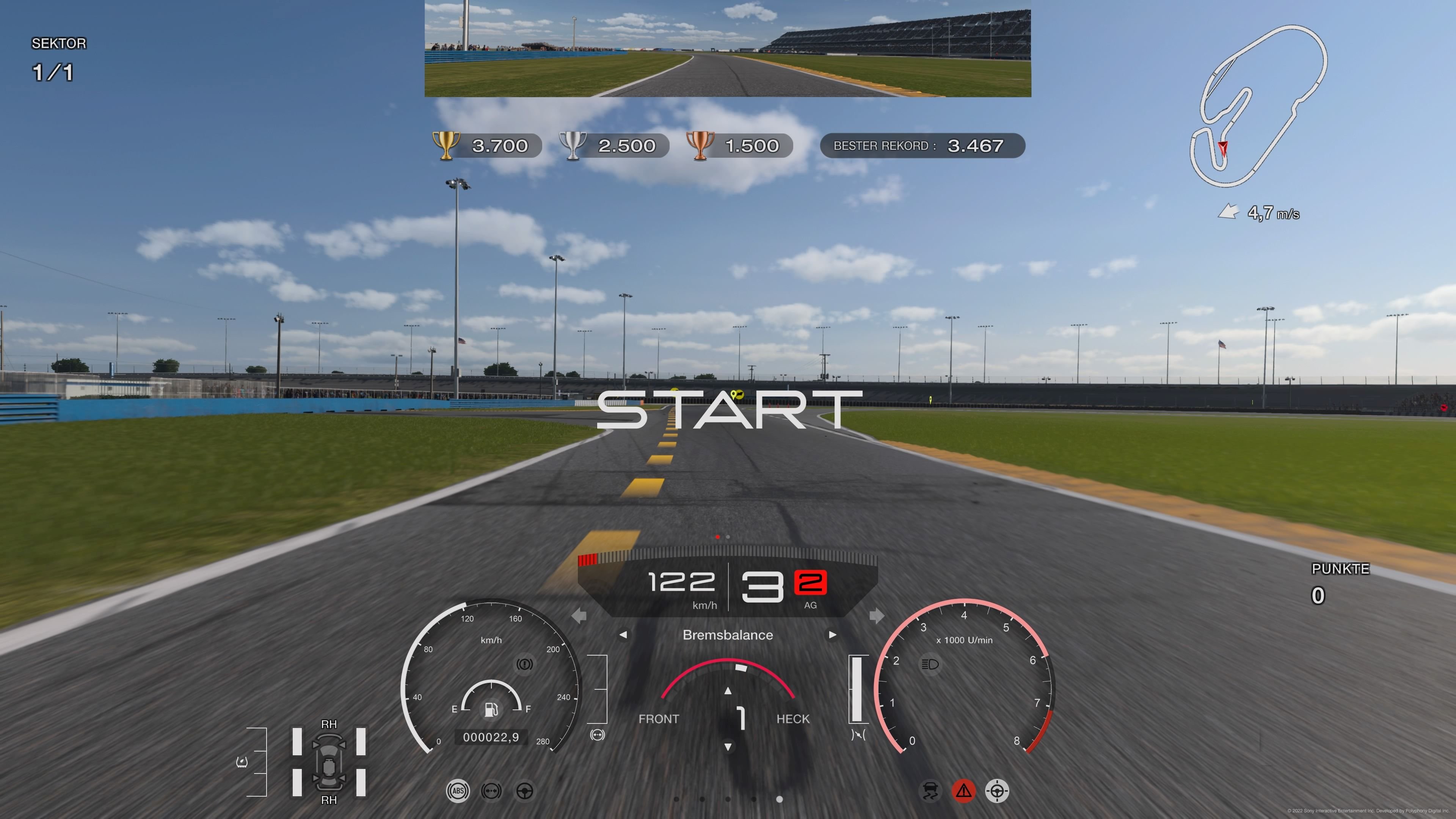Click the left arrow beside Bremsbalance
The height and width of the screenshot is (819, 1456).
tap(623, 635)
